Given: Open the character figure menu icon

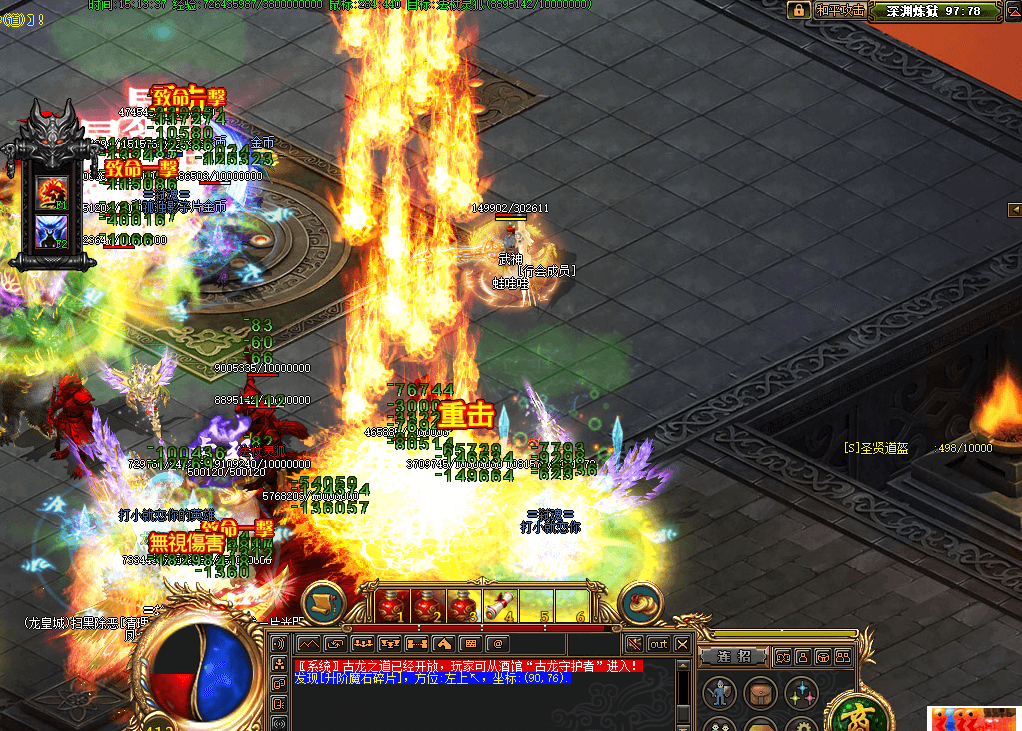Looking at the screenshot, I should (719, 693).
